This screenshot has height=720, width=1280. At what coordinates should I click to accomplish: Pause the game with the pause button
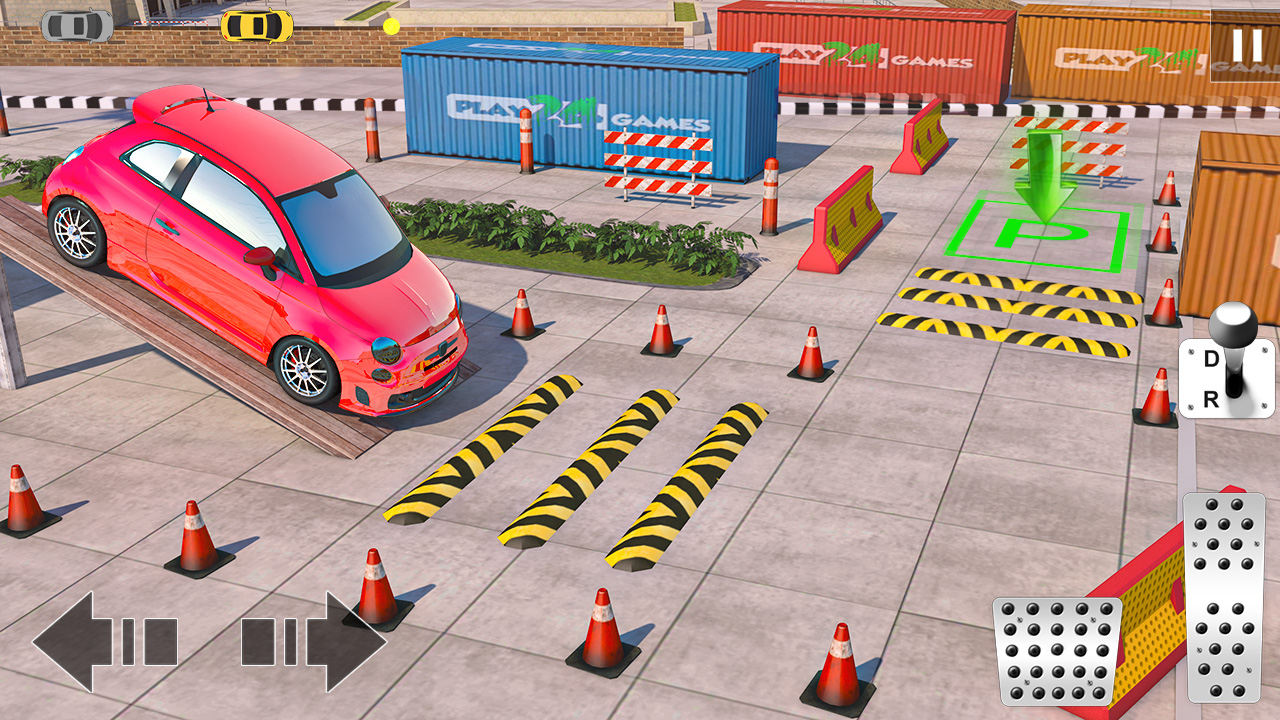click(1246, 46)
